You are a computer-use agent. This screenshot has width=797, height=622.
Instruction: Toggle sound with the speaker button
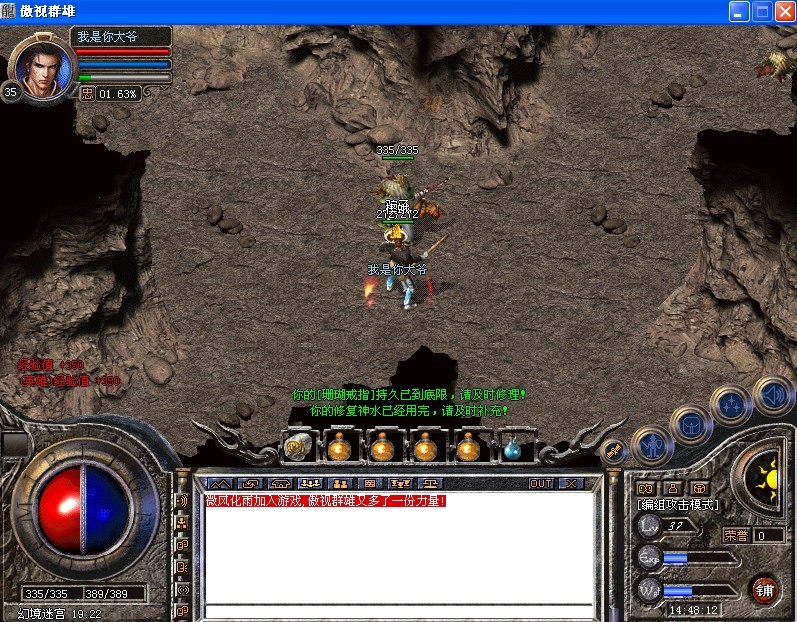point(771,392)
